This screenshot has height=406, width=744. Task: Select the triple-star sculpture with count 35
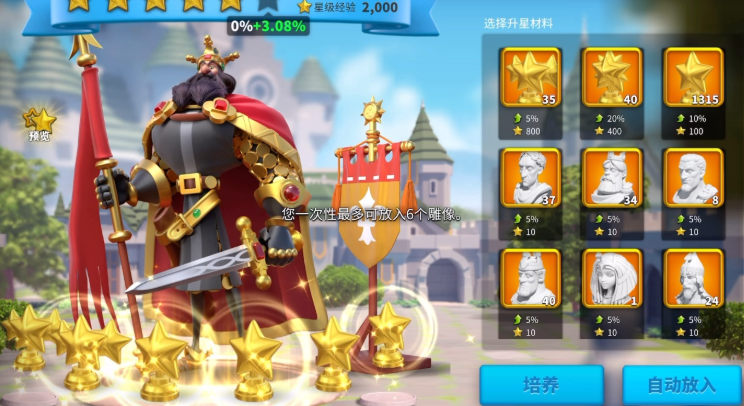(x=530, y=77)
